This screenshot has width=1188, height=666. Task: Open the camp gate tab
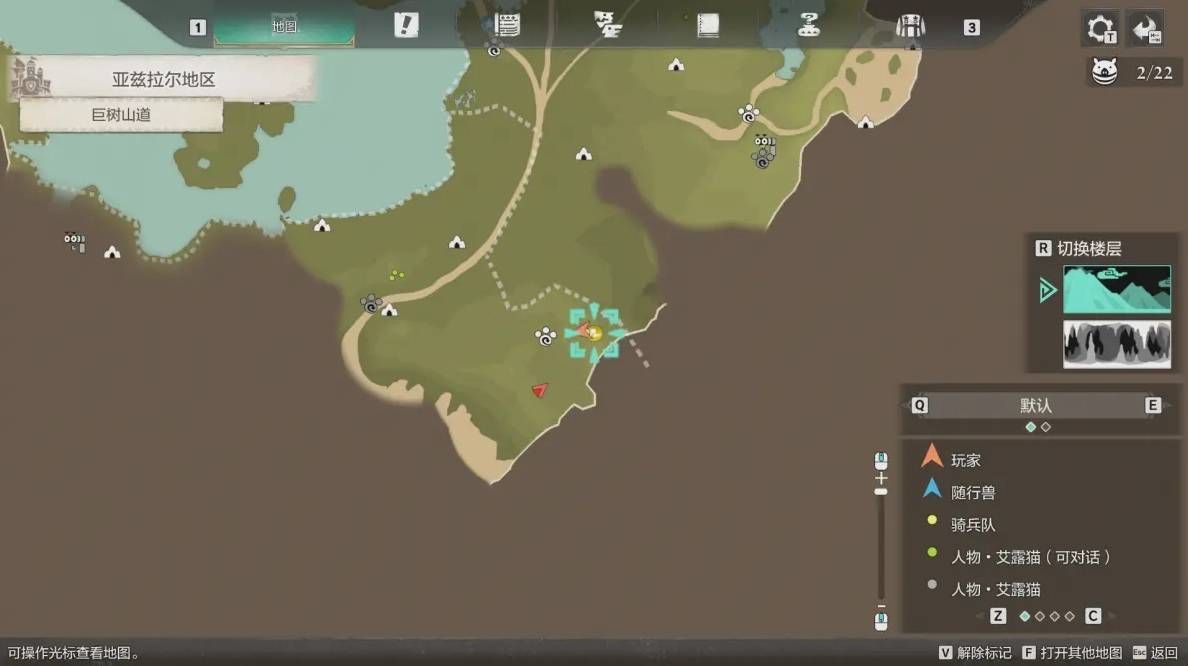pyautogui.click(x=910, y=27)
